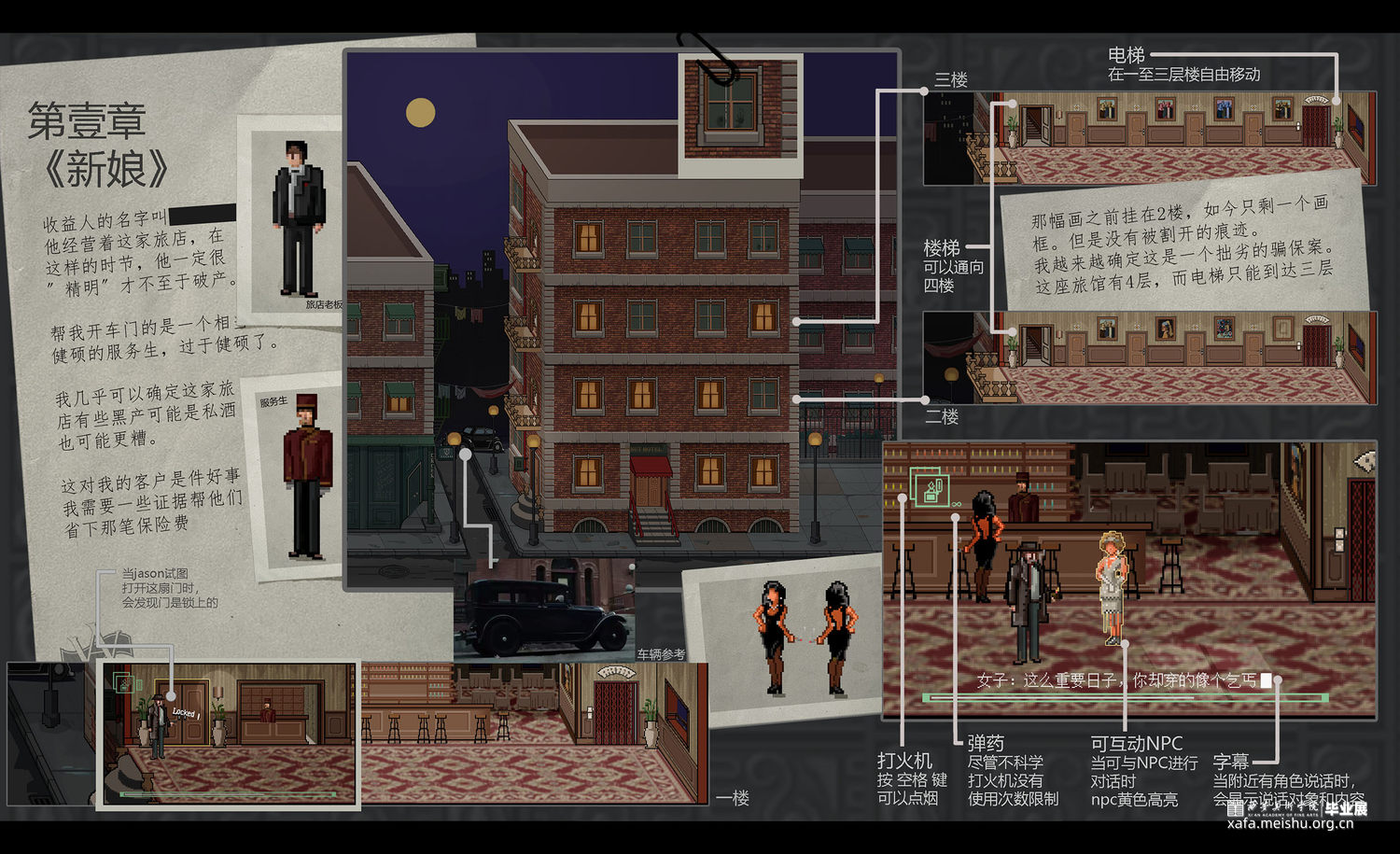The height and width of the screenshot is (854, 1400).
Task: Talk to the yellow-highlighted woman NPC
Action: 1112,586
